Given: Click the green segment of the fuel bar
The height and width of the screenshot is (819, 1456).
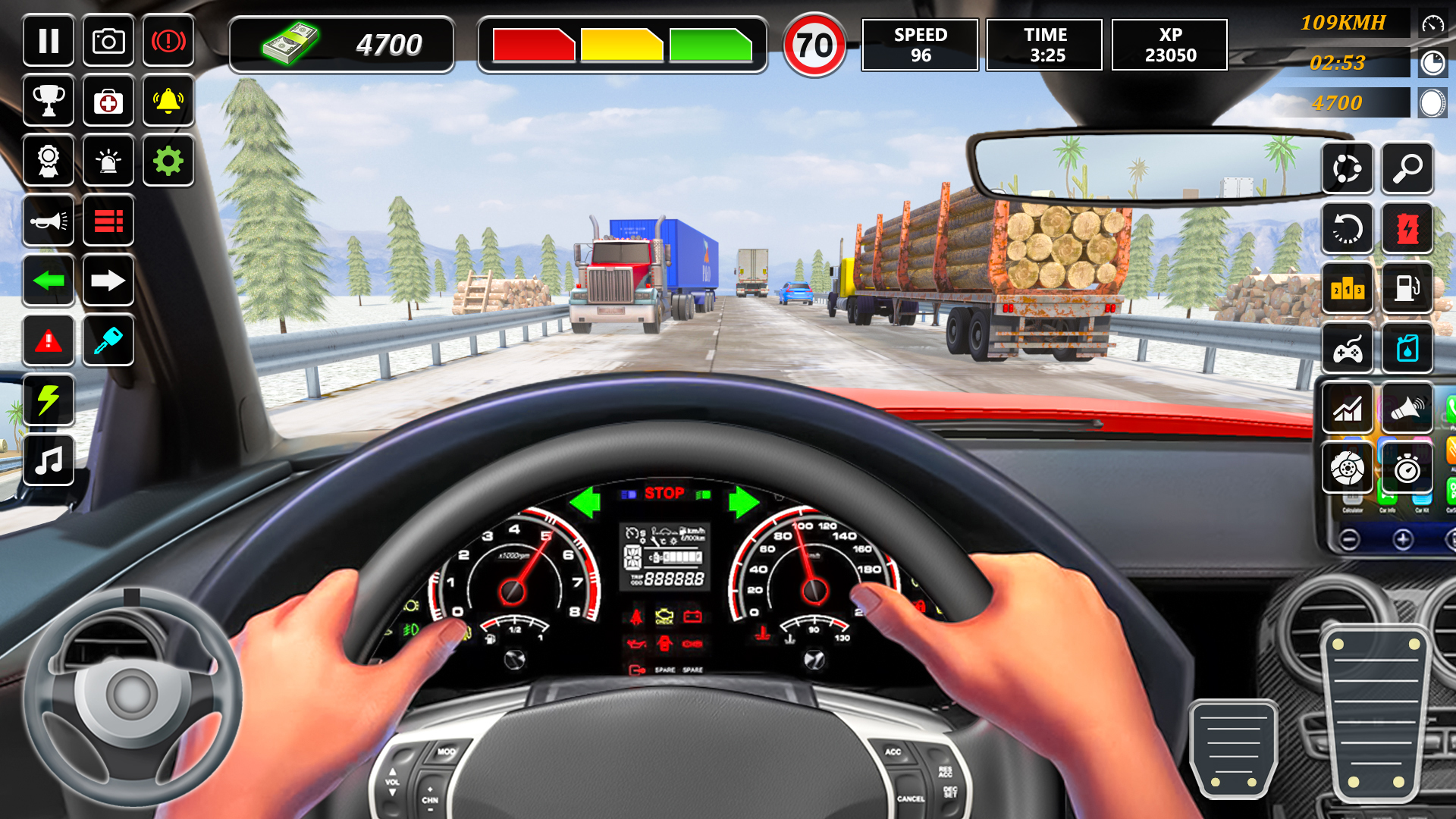Looking at the screenshot, I should click(709, 44).
